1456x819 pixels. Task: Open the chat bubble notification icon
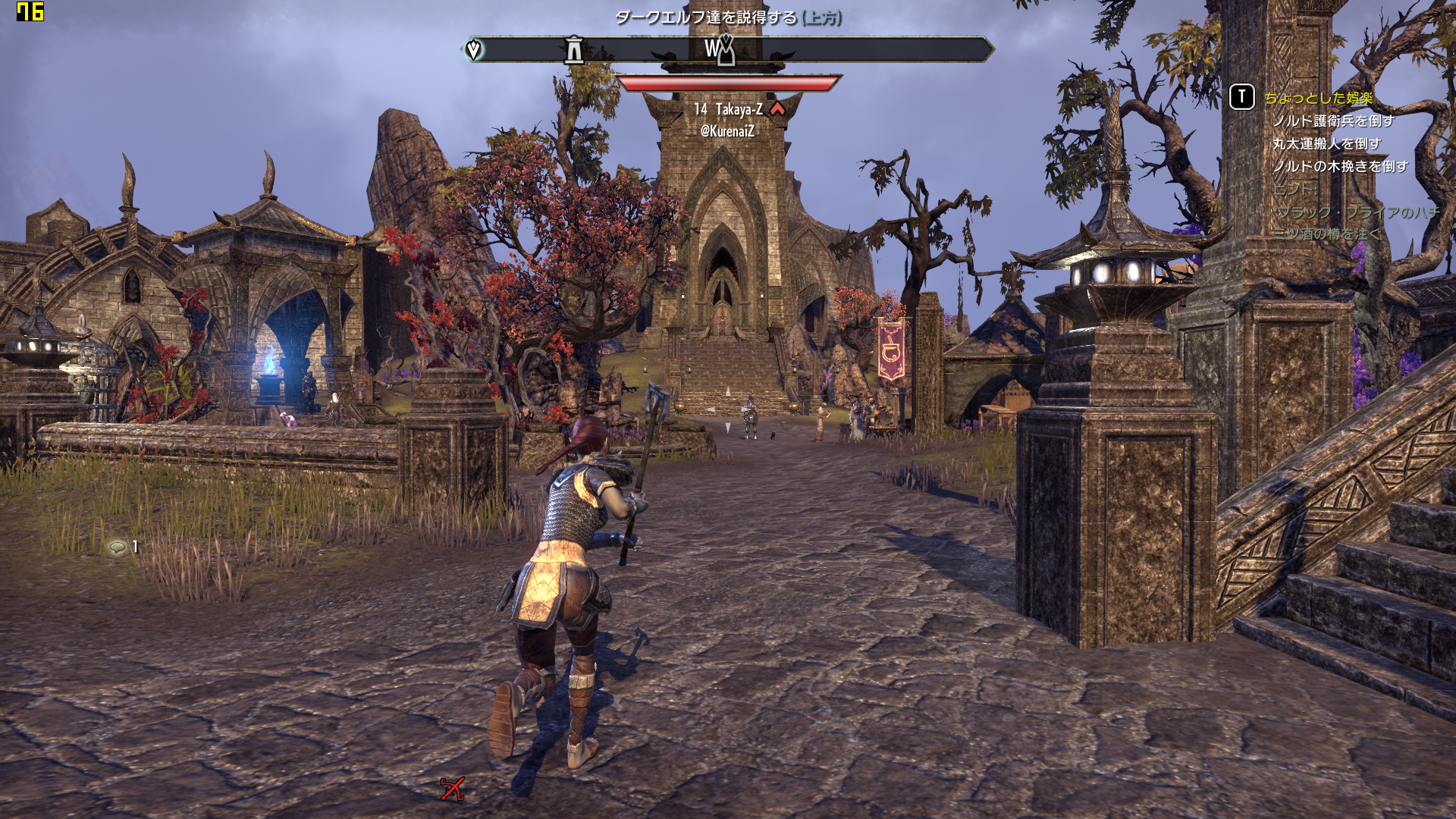tap(118, 547)
